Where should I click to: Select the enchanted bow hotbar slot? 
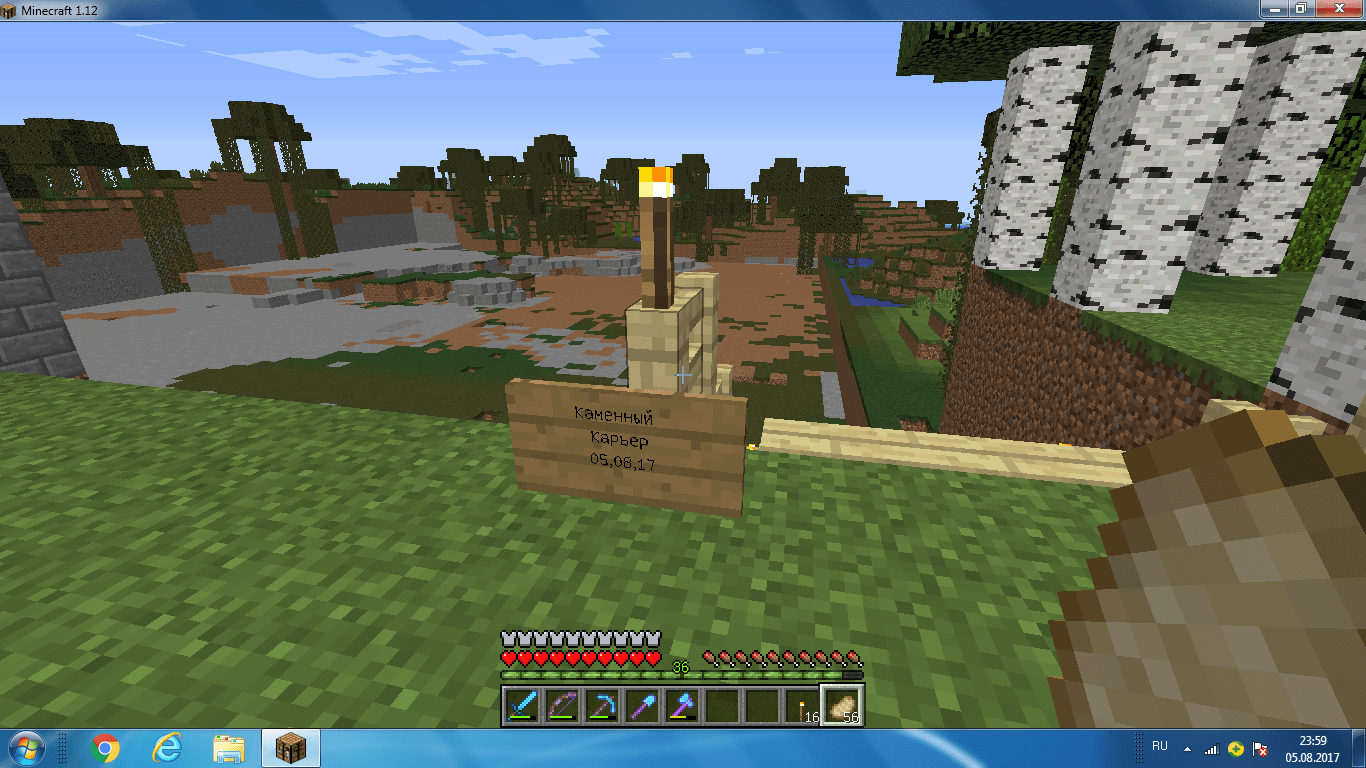point(563,705)
